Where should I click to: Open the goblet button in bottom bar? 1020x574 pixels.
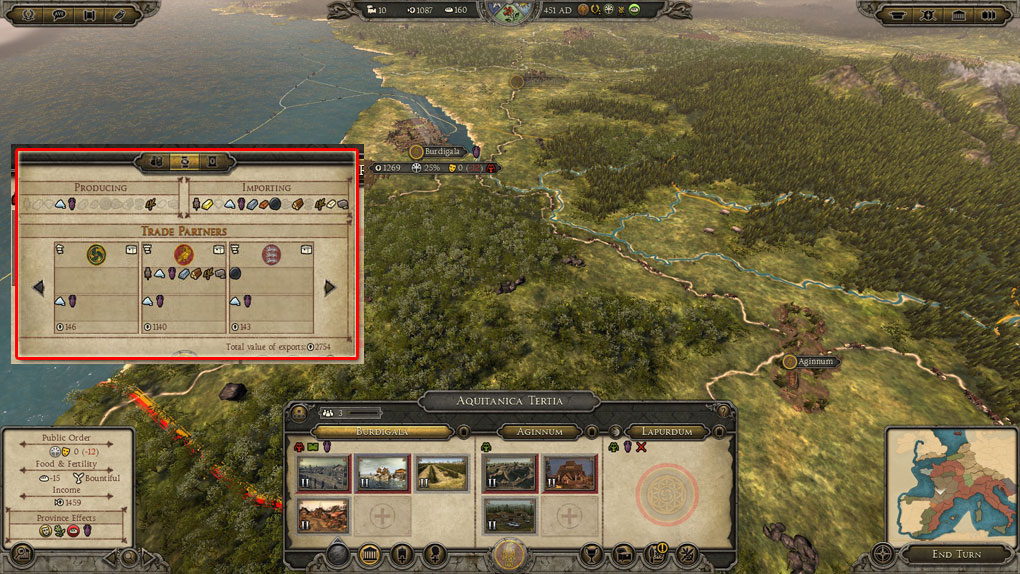click(x=591, y=554)
